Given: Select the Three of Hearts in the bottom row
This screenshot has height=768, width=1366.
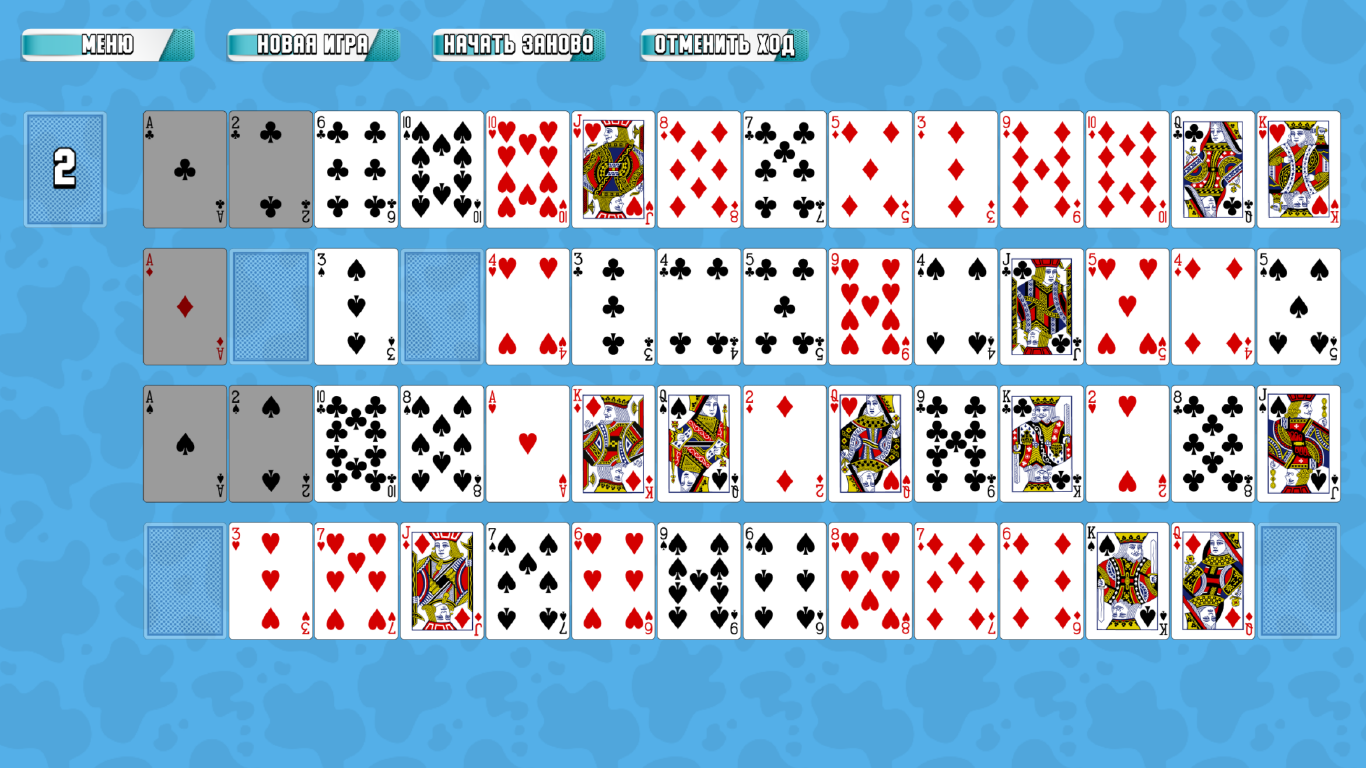Looking at the screenshot, I should point(270,578).
